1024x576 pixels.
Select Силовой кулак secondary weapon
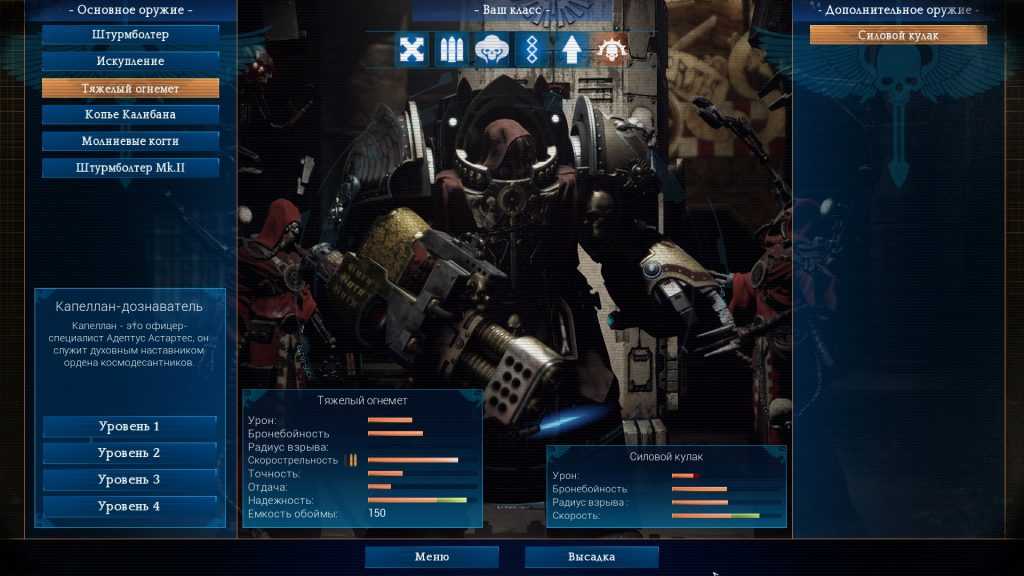tap(898, 35)
